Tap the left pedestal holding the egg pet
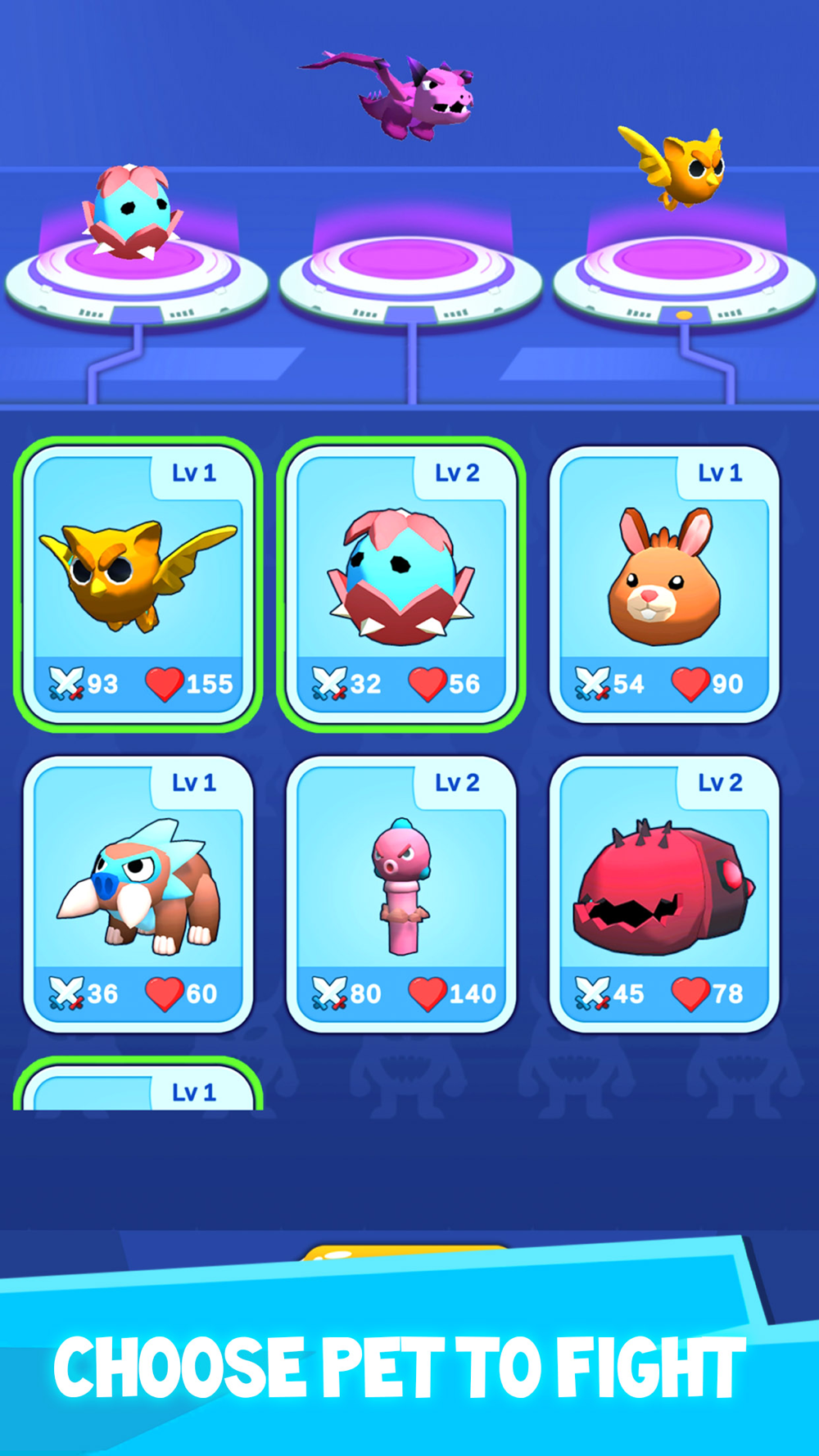819x1456 pixels. click(x=137, y=270)
